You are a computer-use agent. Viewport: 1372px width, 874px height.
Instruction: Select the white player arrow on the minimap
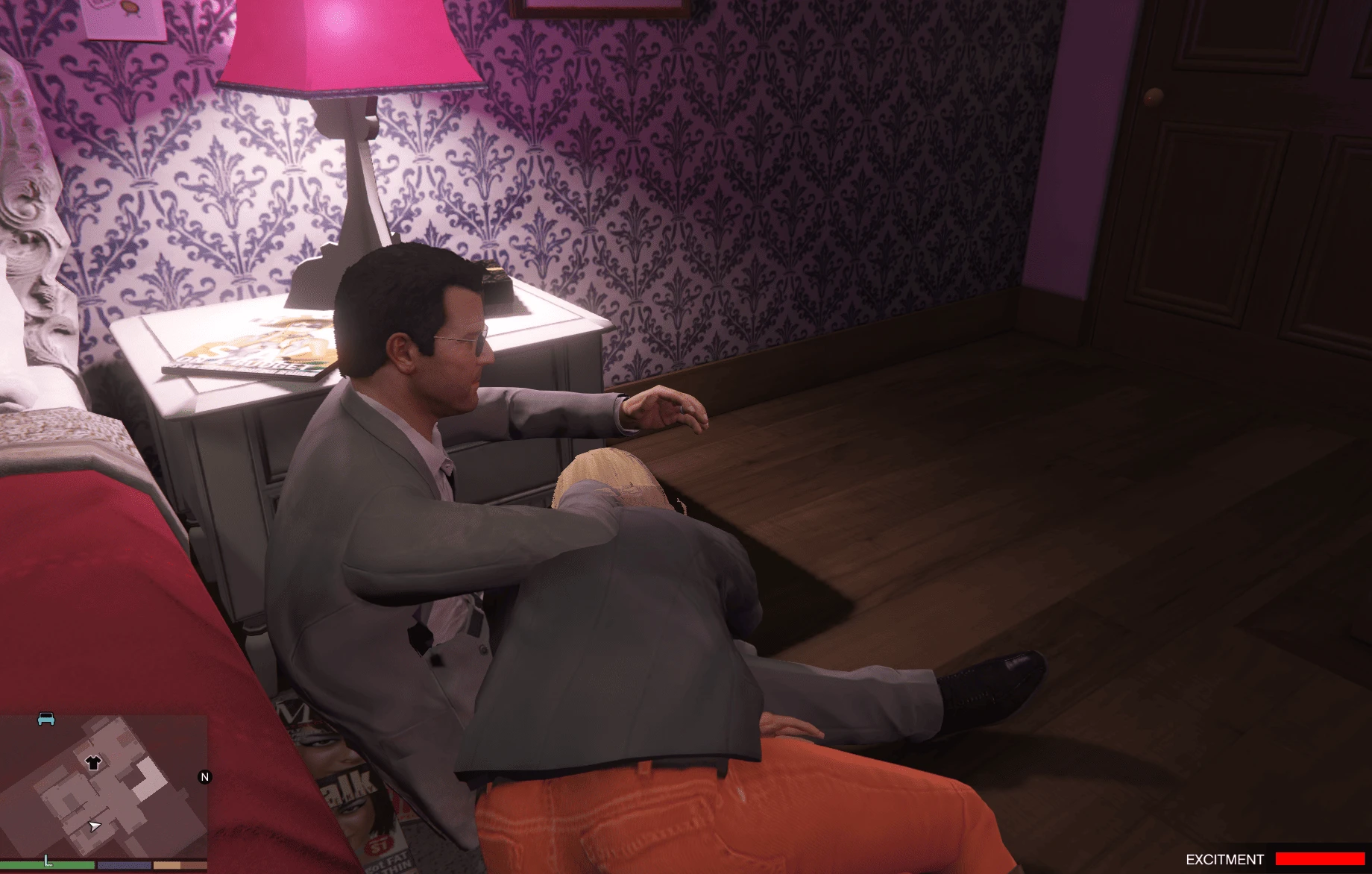[95, 827]
